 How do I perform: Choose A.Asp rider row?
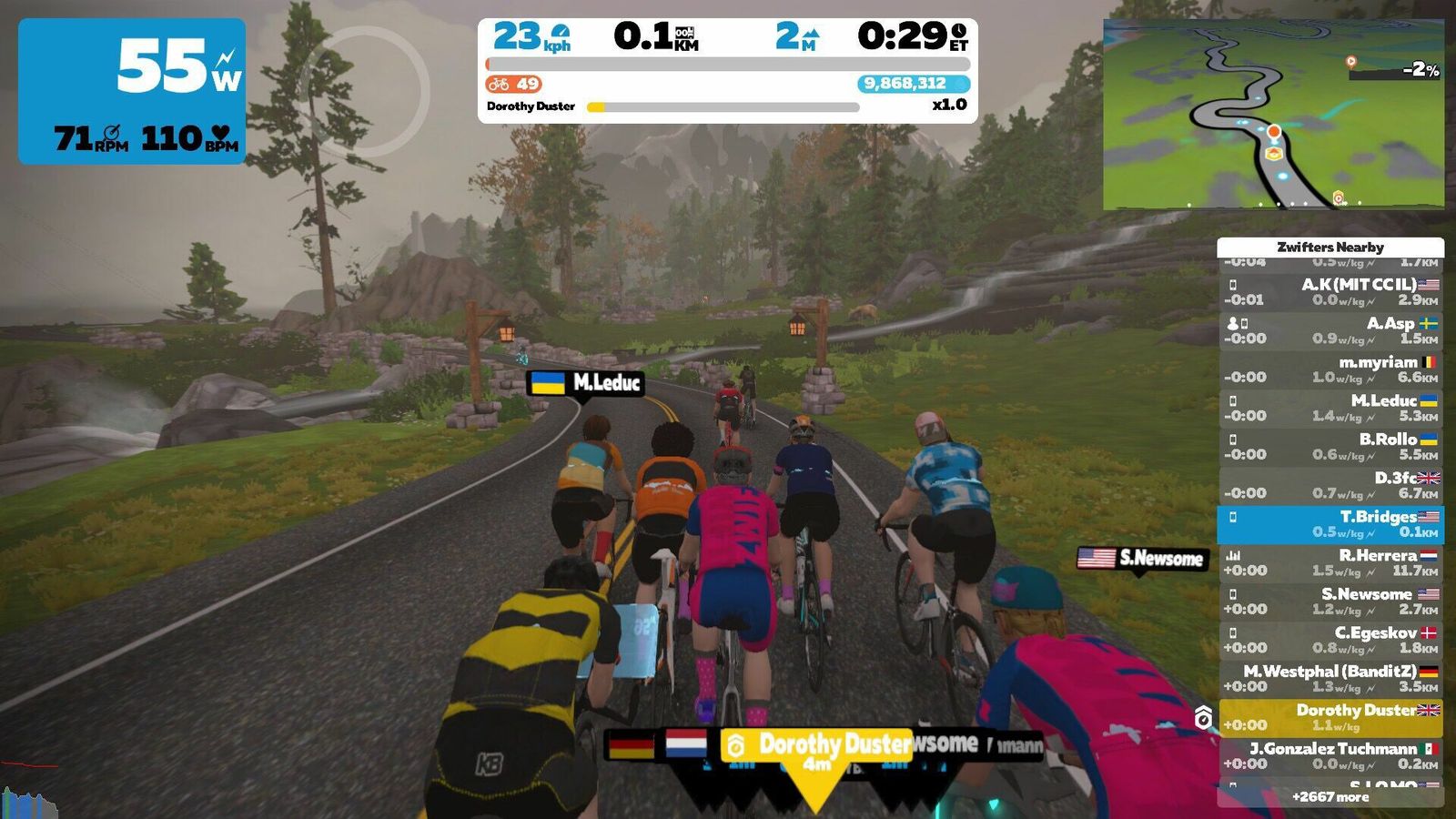coord(1330,330)
